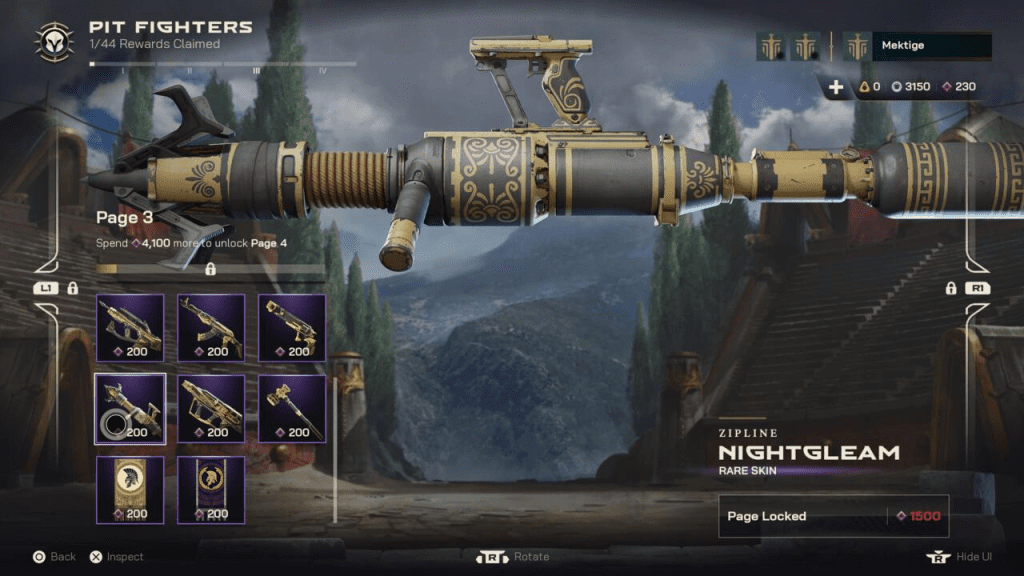
Task: Select the gold AK-style rifle skin reward
Action: coord(211,328)
